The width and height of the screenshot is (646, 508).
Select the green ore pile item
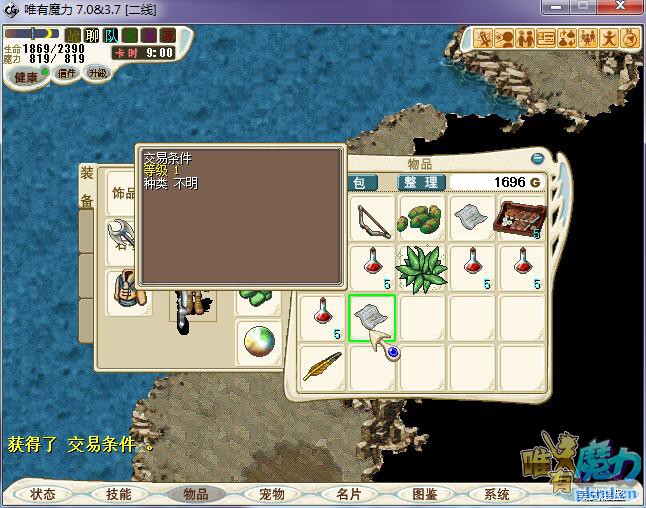tap(422, 218)
